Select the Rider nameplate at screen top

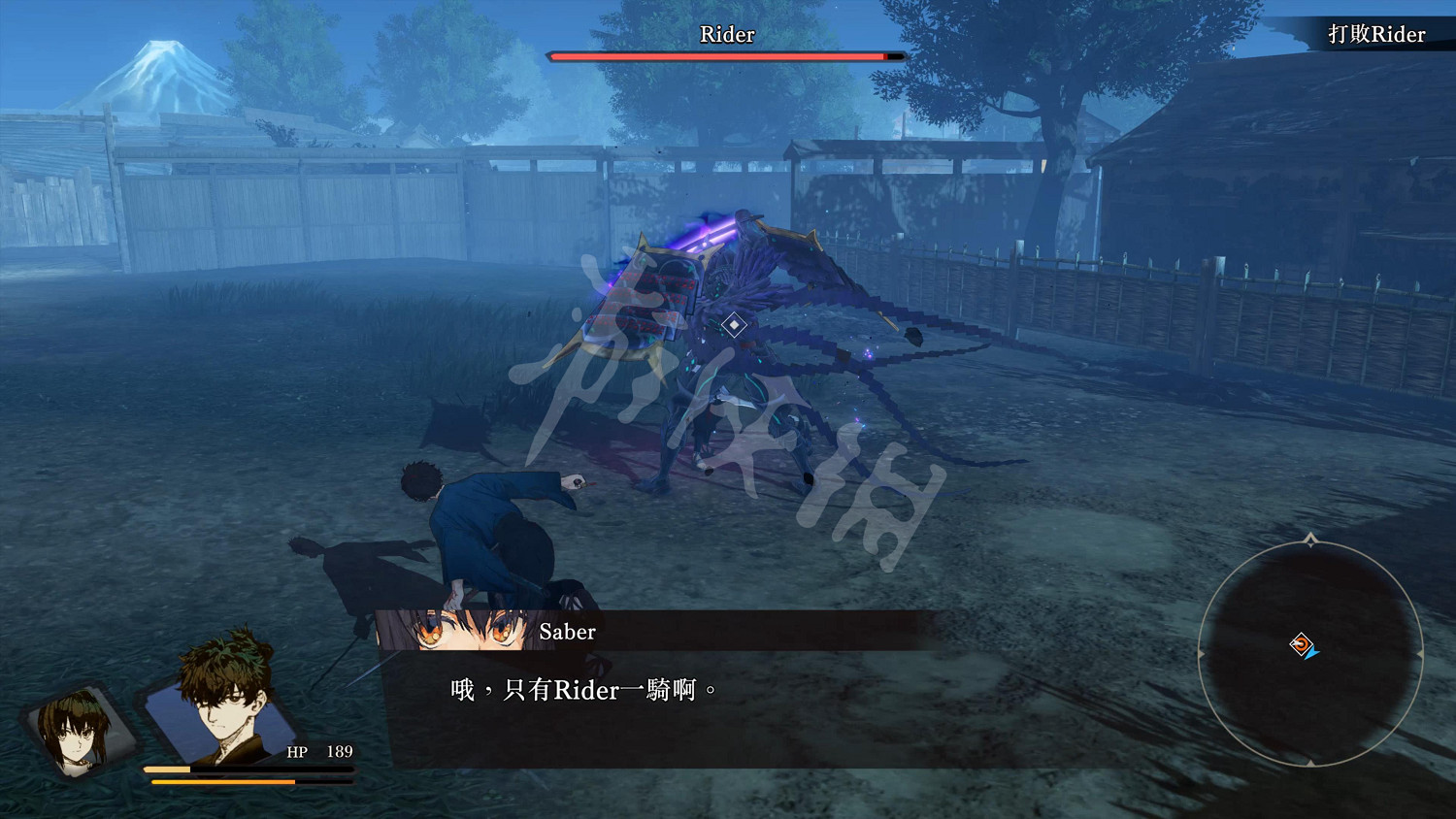tap(725, 35)
